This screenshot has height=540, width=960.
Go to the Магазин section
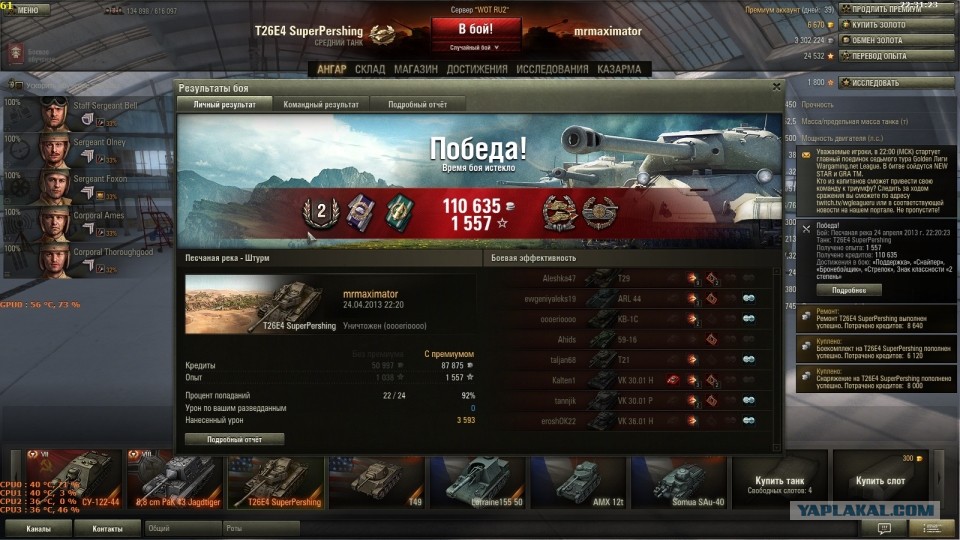coord(415,69)
